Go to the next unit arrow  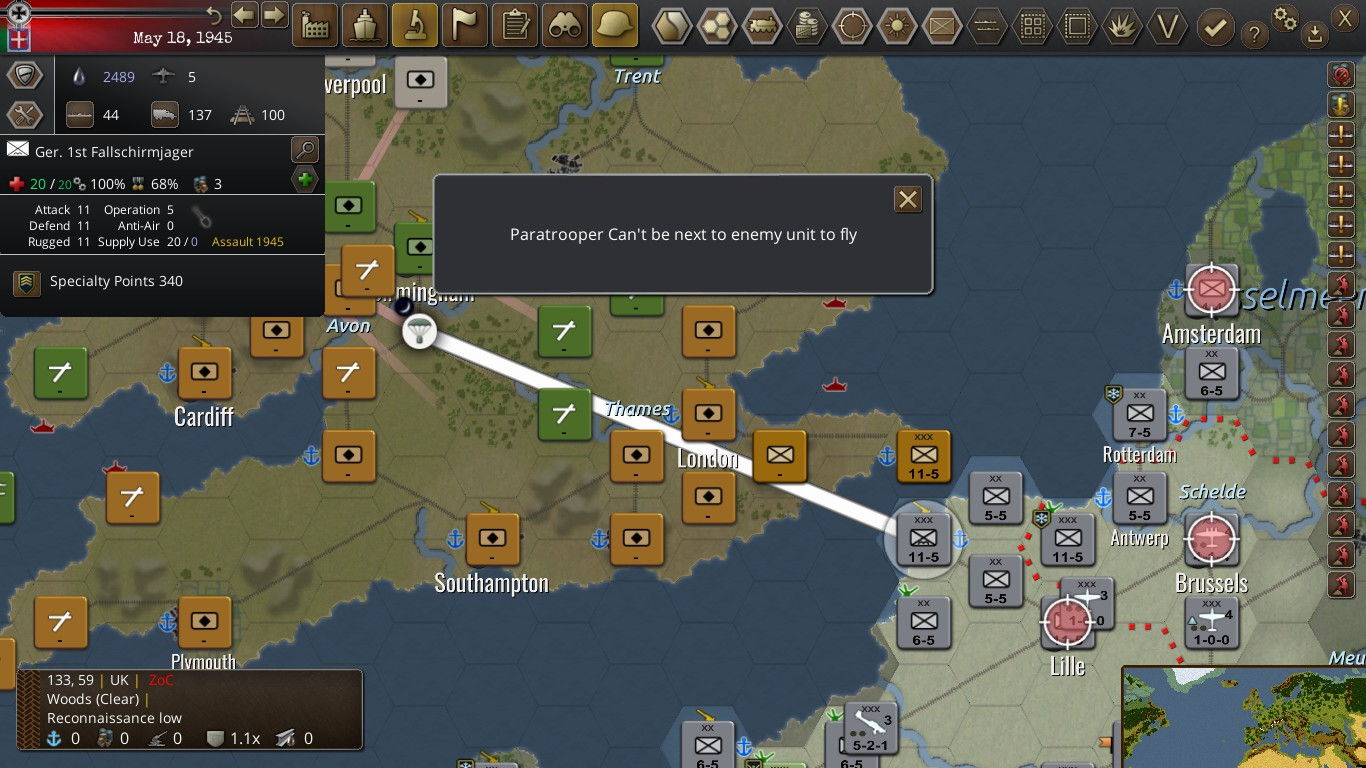pyautogui.click(x=273, y=15)
